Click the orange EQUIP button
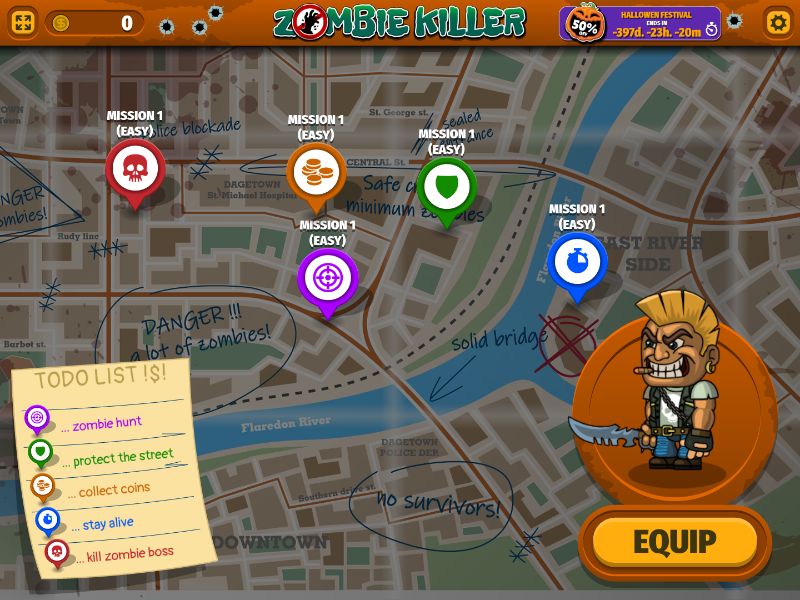 675,542
